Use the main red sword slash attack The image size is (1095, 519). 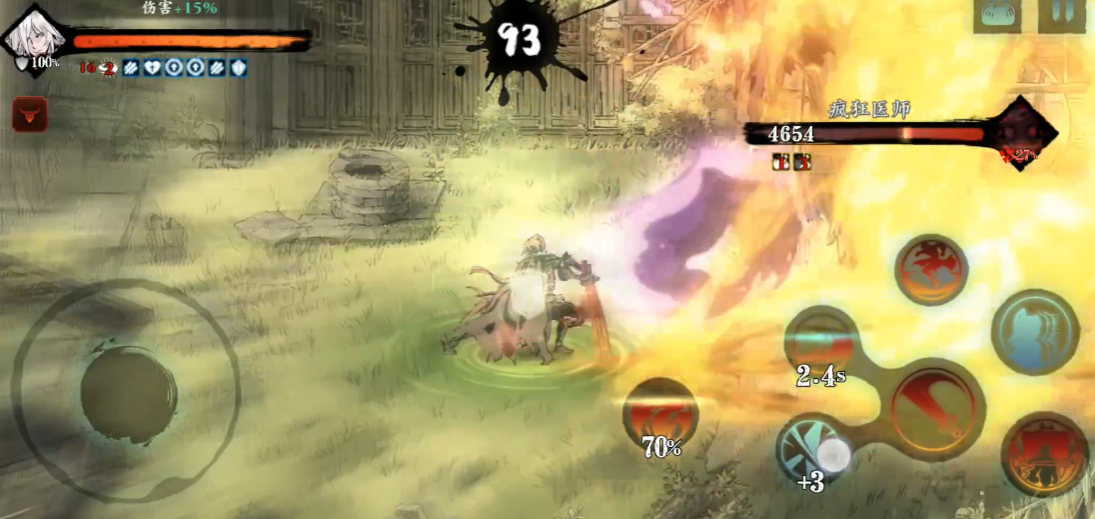tap(932, 408)
